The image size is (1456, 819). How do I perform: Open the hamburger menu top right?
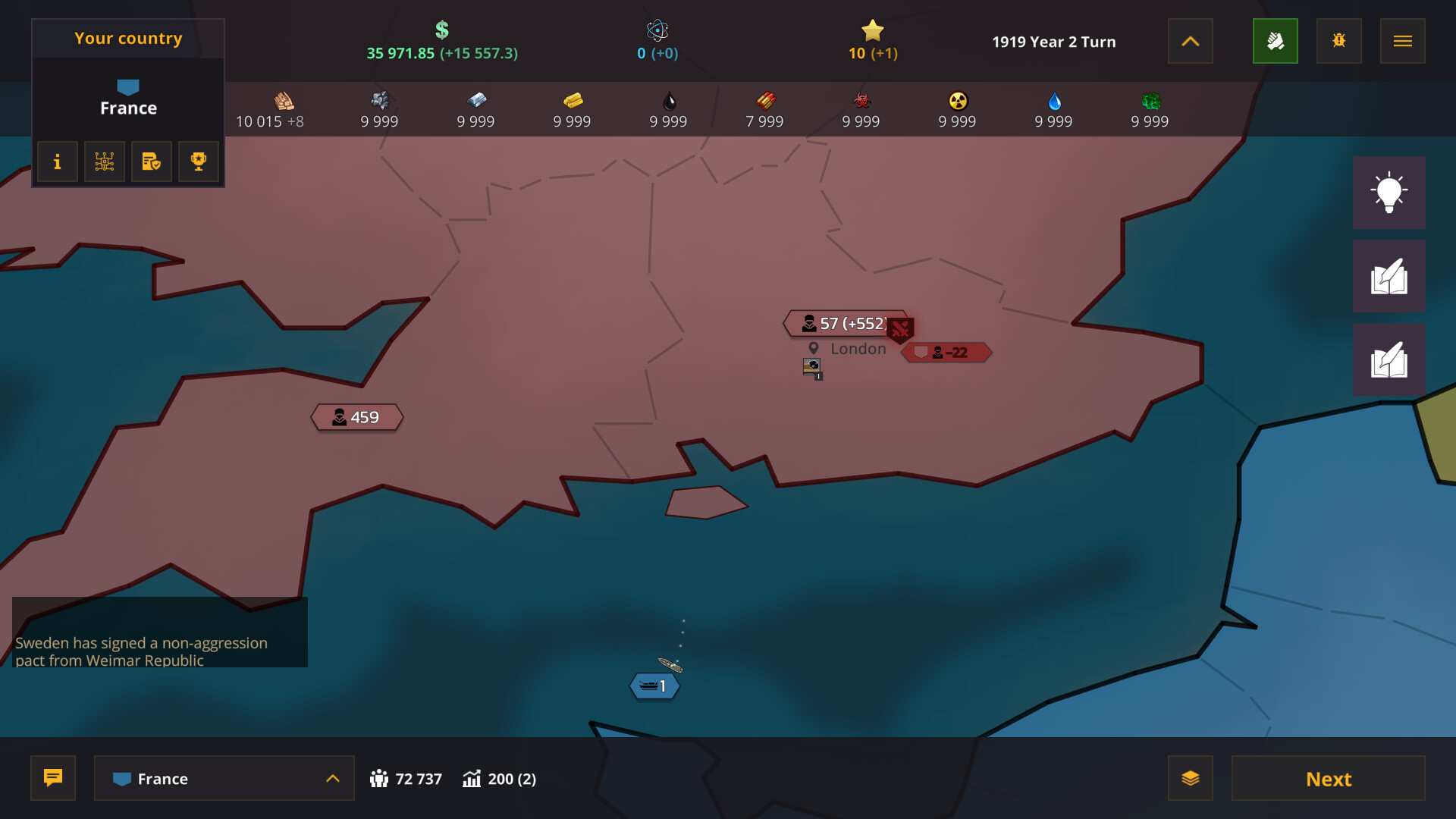(1403, 41)
